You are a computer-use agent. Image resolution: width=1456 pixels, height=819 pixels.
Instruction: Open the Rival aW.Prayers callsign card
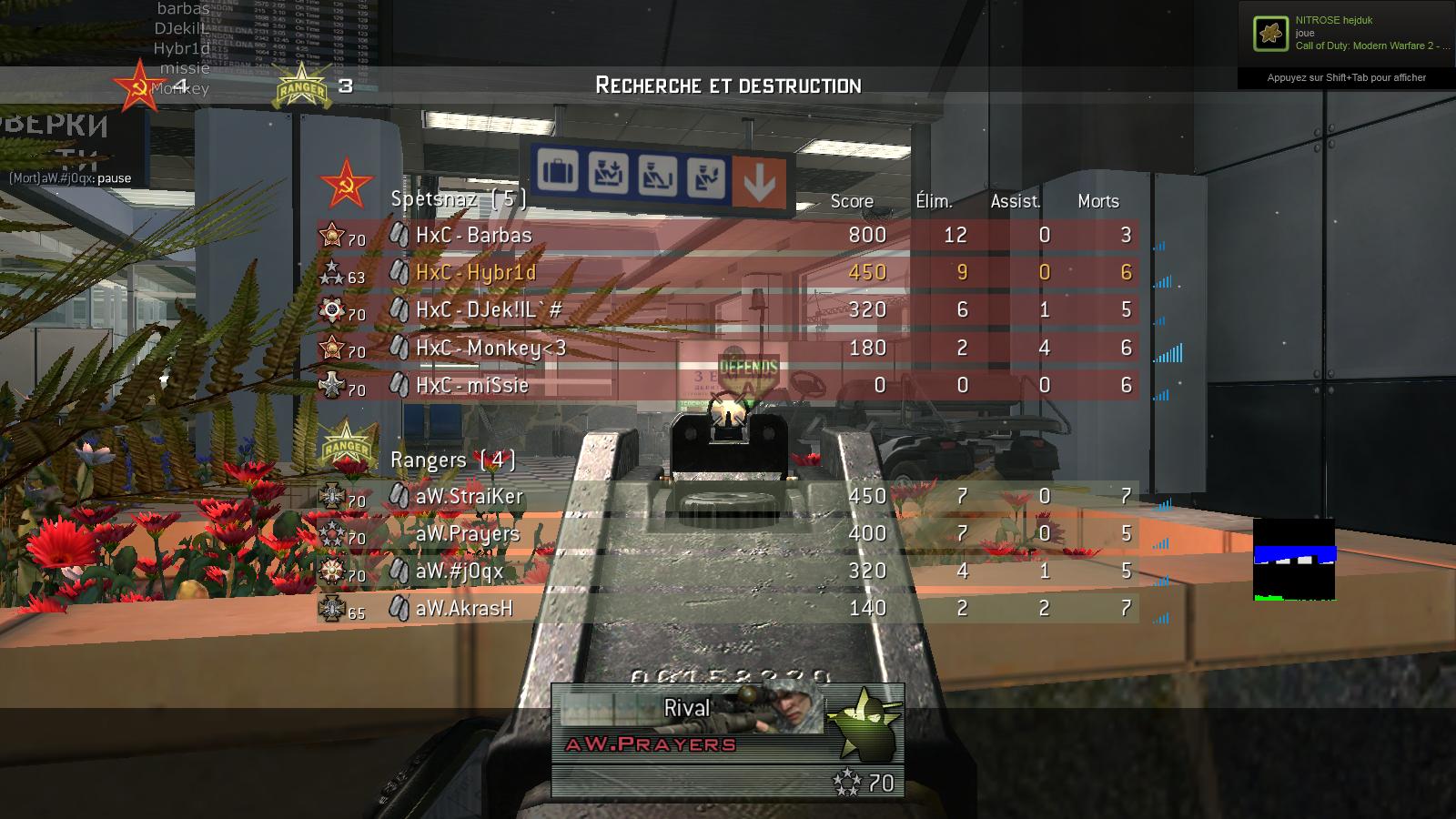727,740
